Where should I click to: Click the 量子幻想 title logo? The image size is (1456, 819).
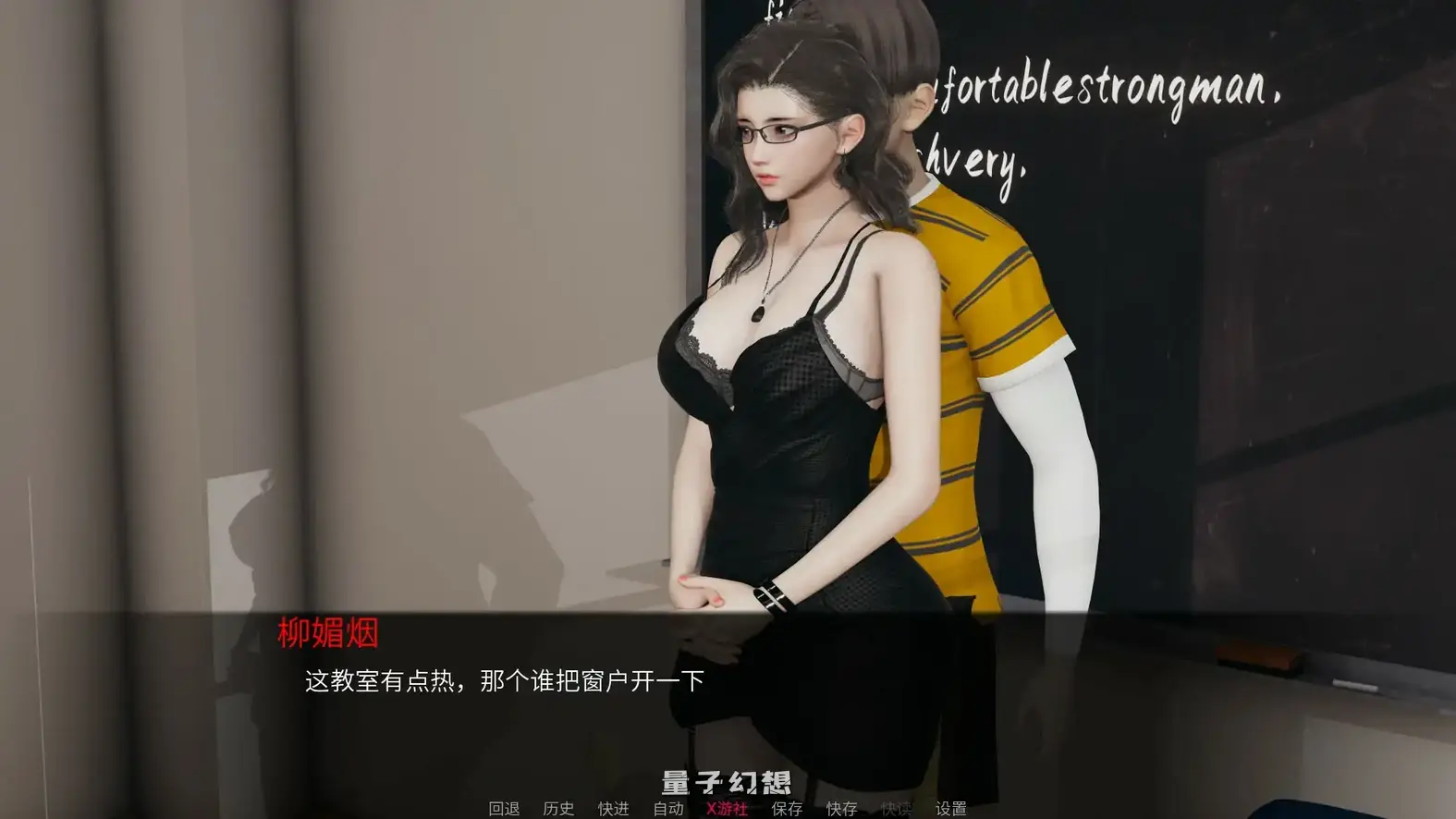[727, 779]
